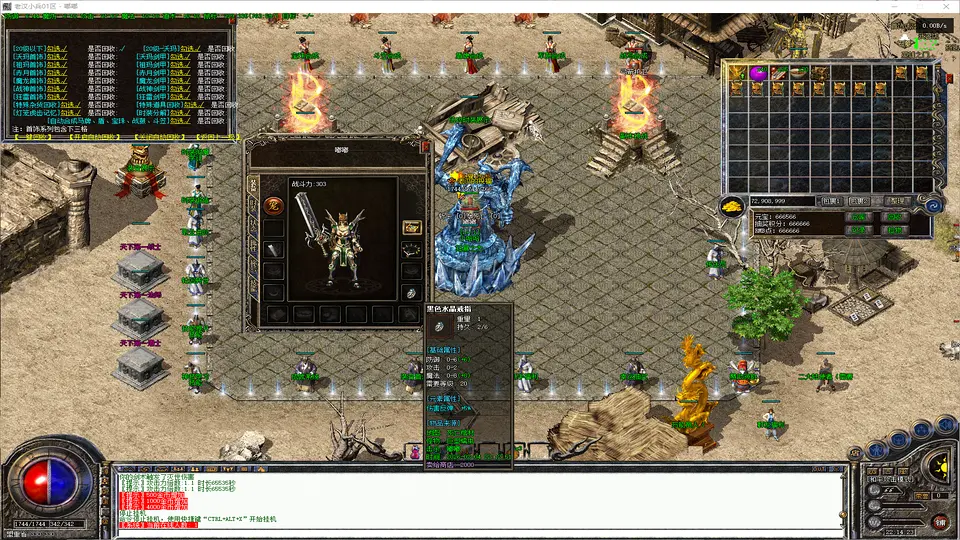Select the purple orb item in the bag
The image size is (960, 540).
click(756, 73)
